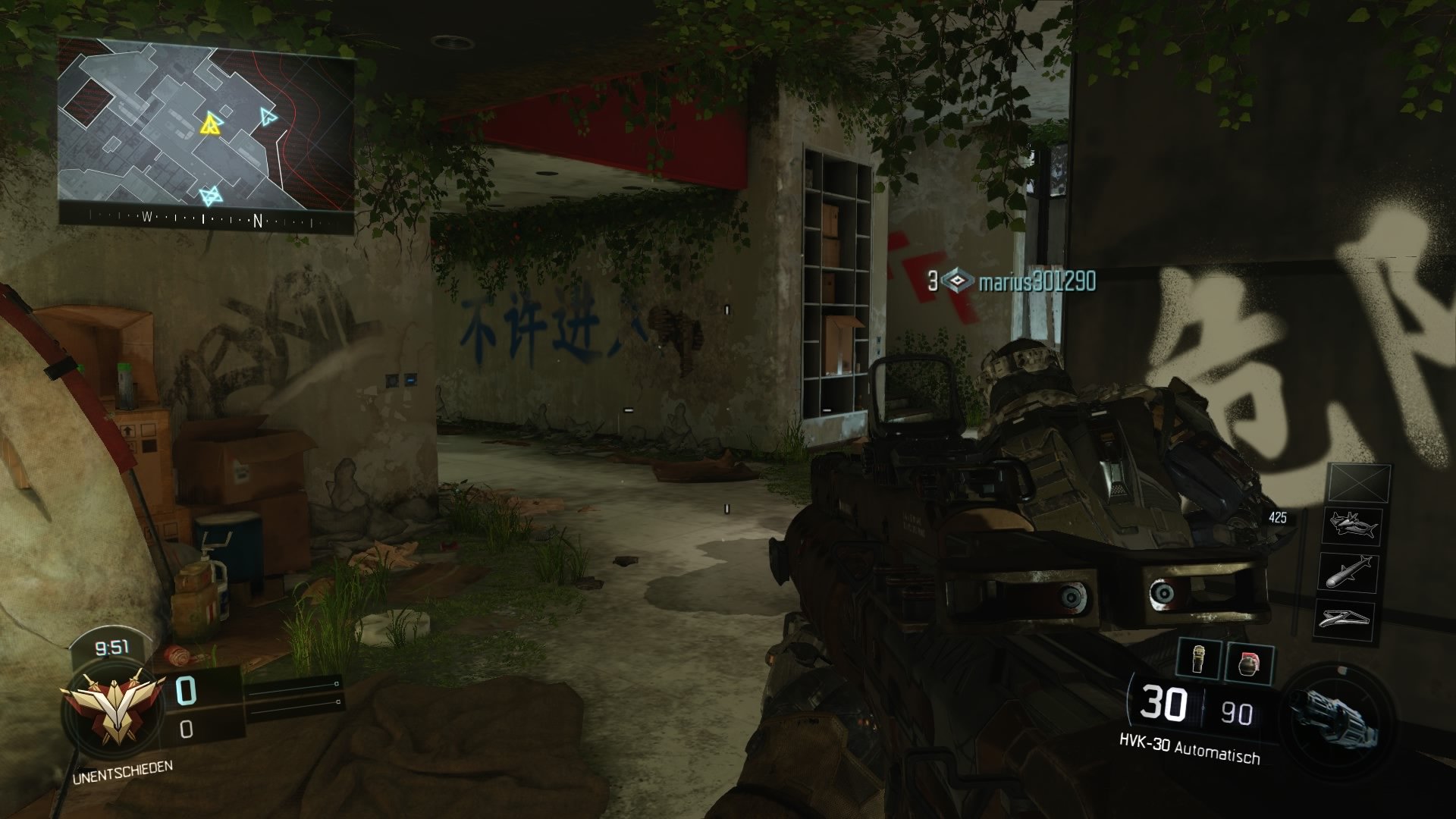Toggle the friendly arrow at minimap right edge
Screen dimensions: 1456x819
pos(267,118)
